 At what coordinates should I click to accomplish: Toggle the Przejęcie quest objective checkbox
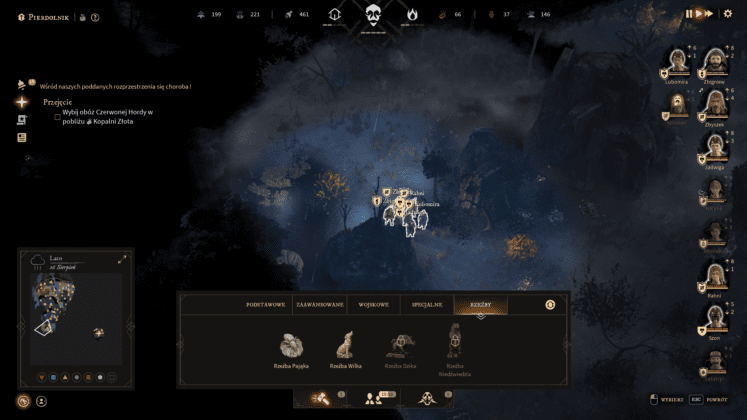[x=58, y=116]
